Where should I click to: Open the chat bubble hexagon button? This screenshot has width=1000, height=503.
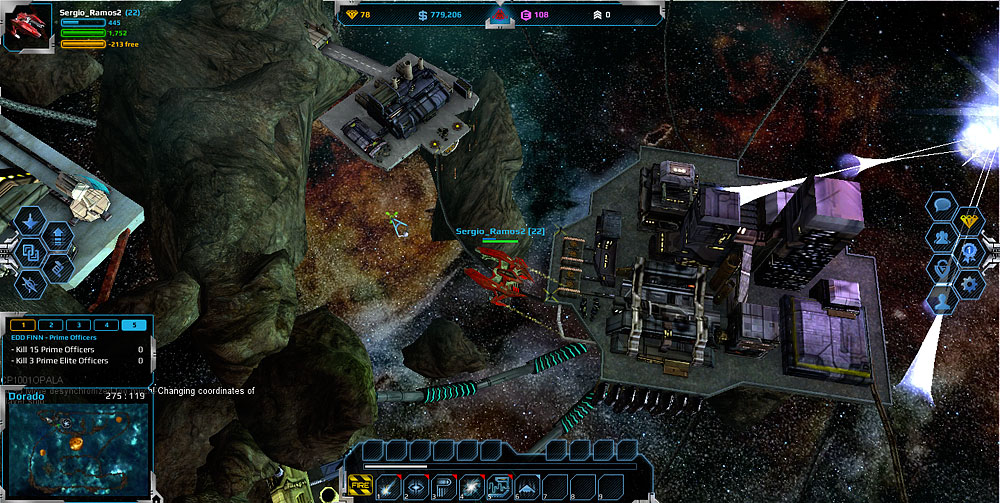coord(942,207)
